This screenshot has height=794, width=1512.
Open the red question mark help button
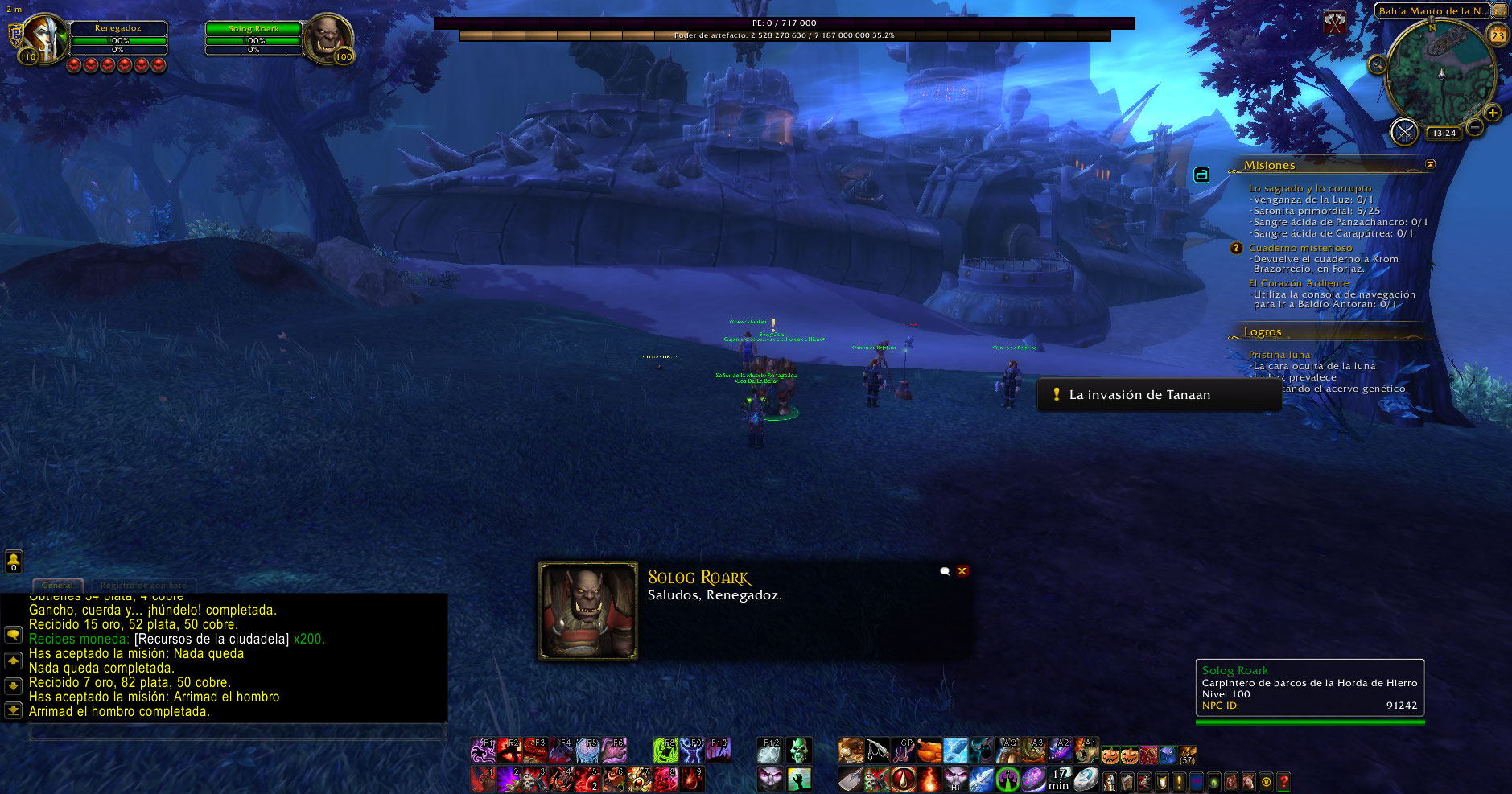coord(1283,781)
